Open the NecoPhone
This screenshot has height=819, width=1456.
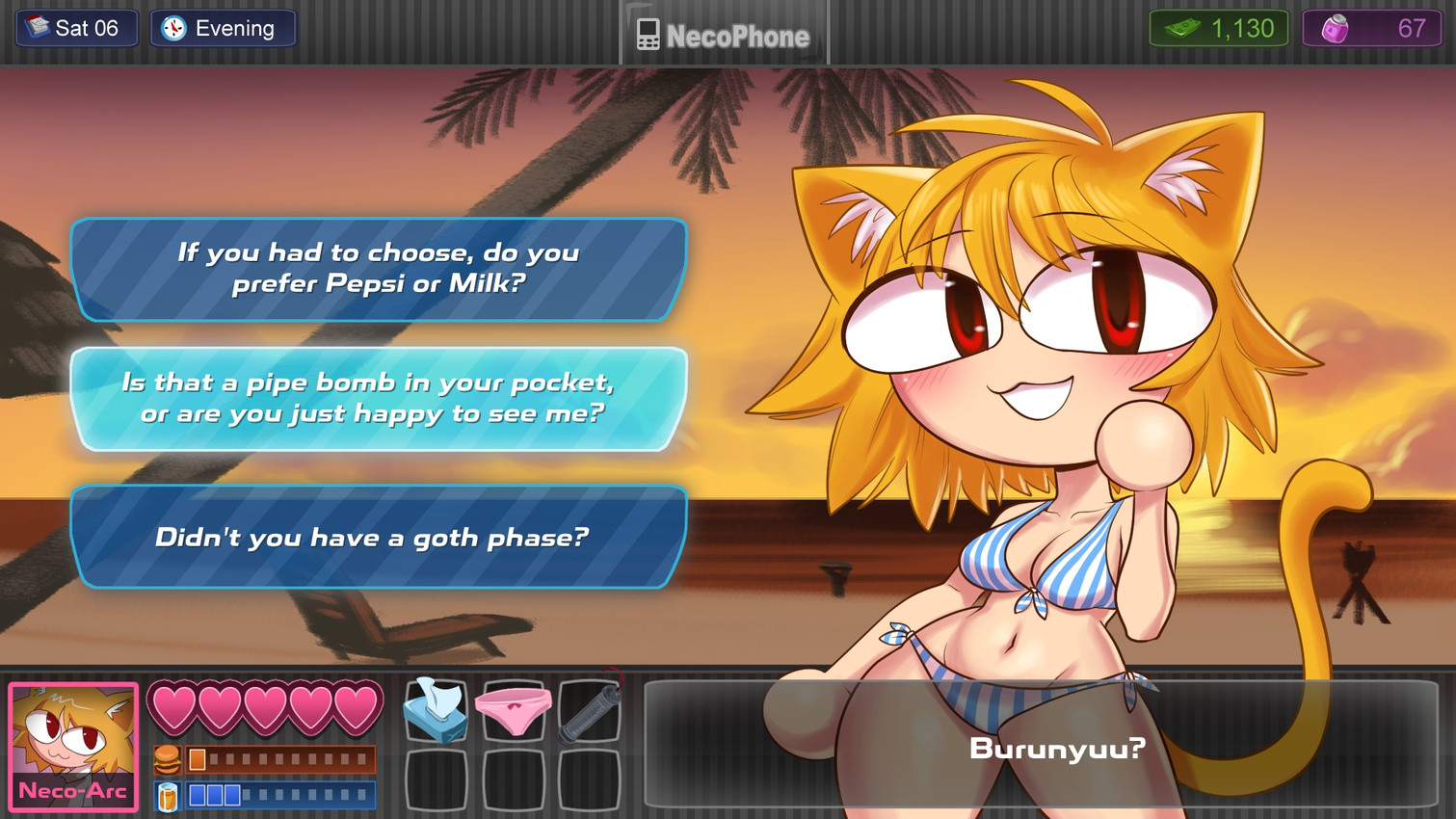click(725, 35)
